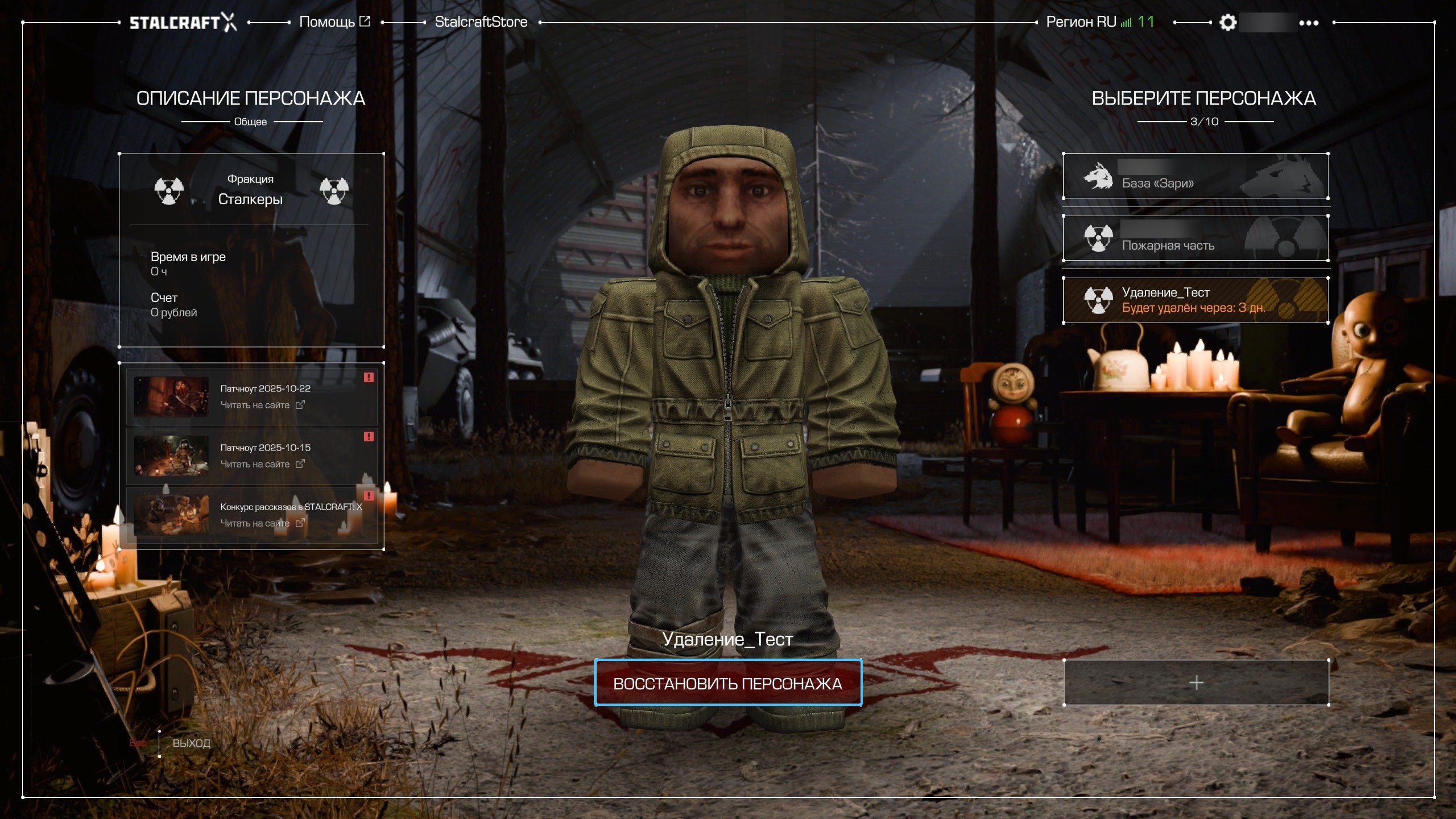This screenshot has height=819, width=1456.
Task: Open the three-dots more menu
Action: coord(1309,23)
